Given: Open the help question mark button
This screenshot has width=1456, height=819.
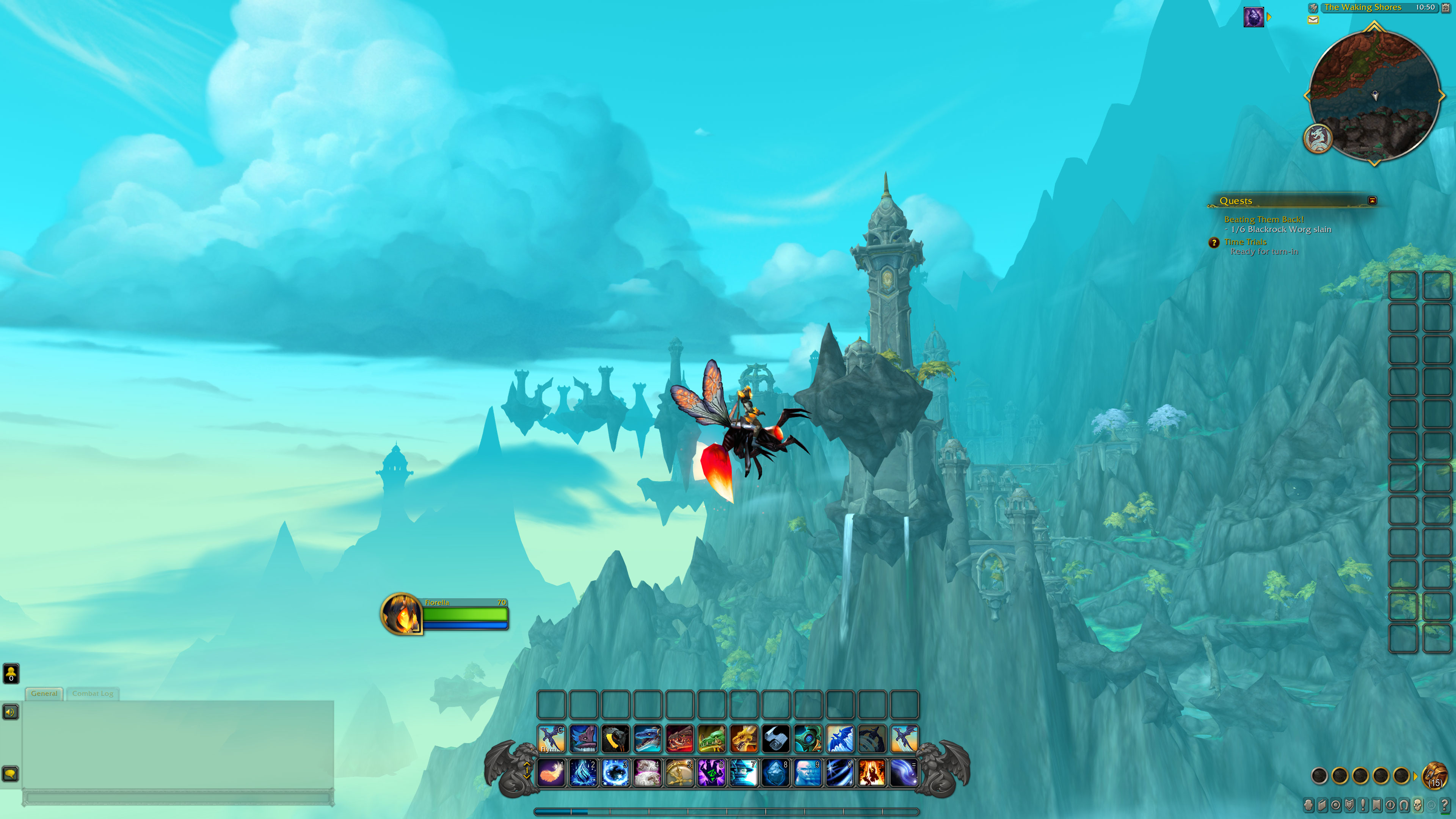Looking at the screenshot, I should click(x=1445, y=805).
